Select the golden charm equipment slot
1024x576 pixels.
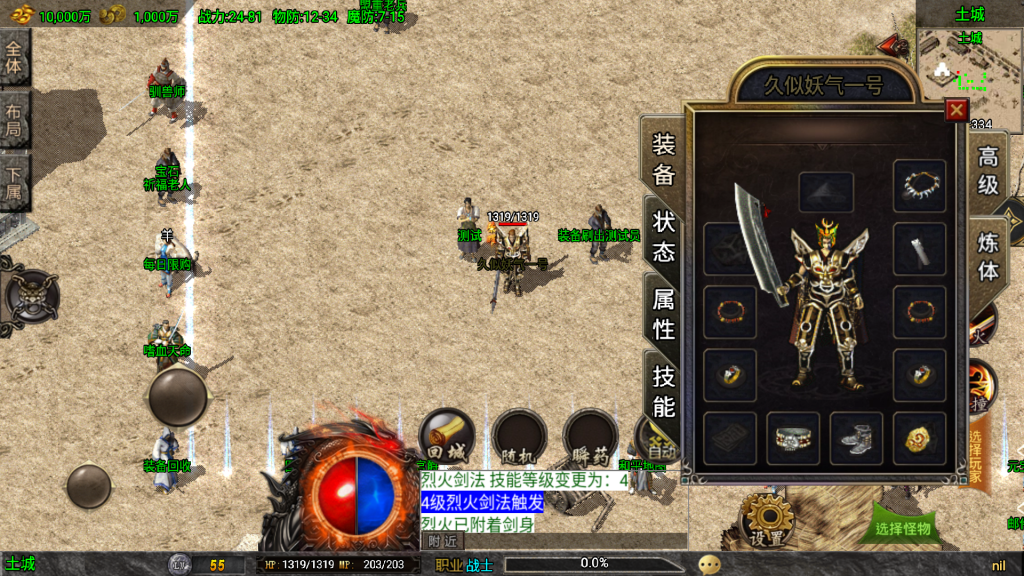[x=919, y=438]
